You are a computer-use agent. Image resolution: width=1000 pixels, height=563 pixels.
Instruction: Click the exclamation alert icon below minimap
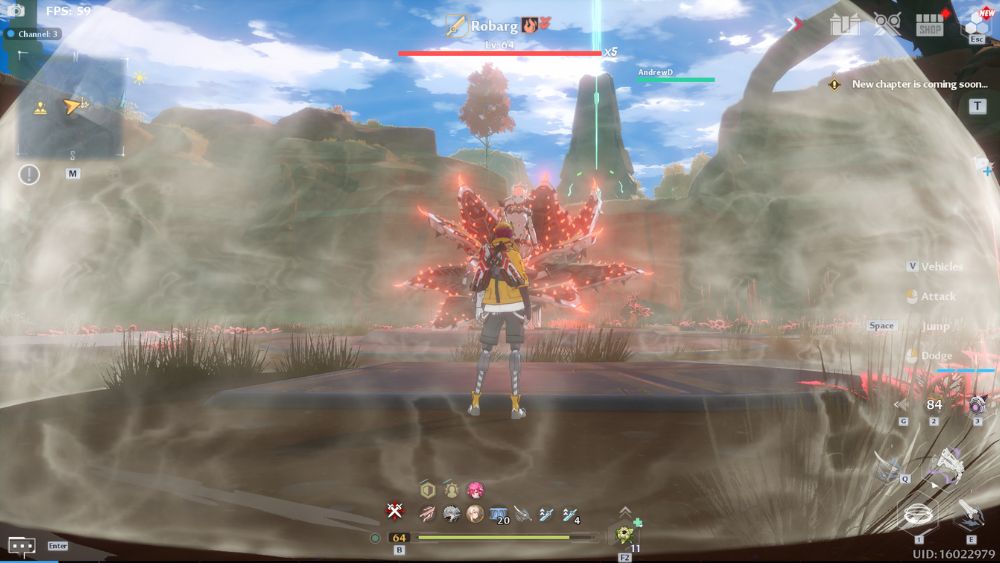(29, 175)
